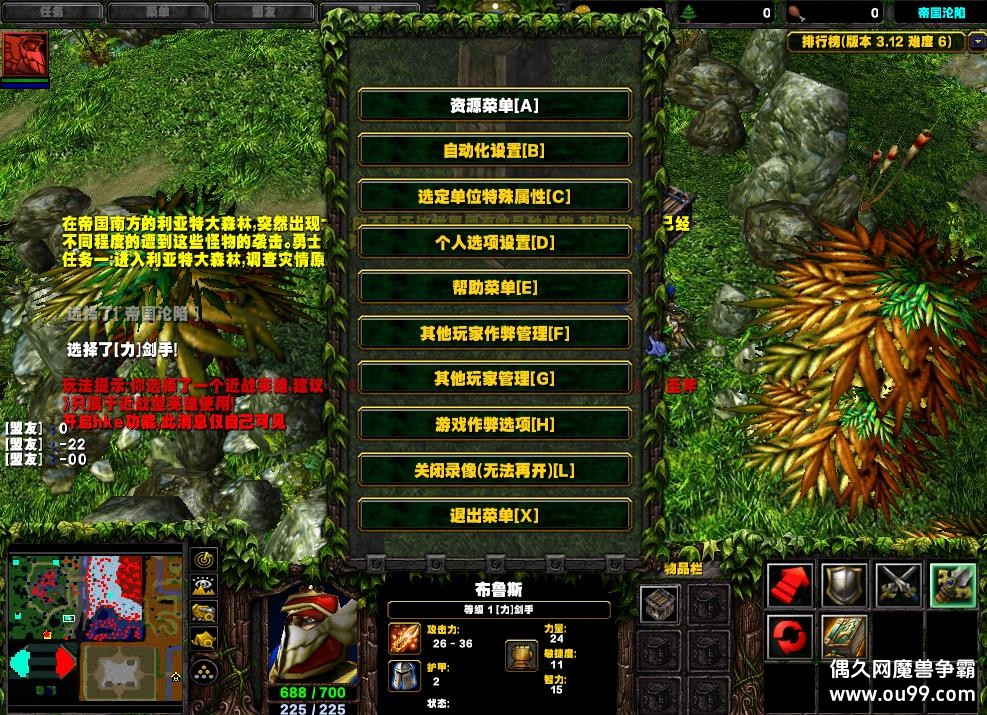The image size is (987, 715).
Task: Select the crate item in inventory
Action: (x=660, y=603)
